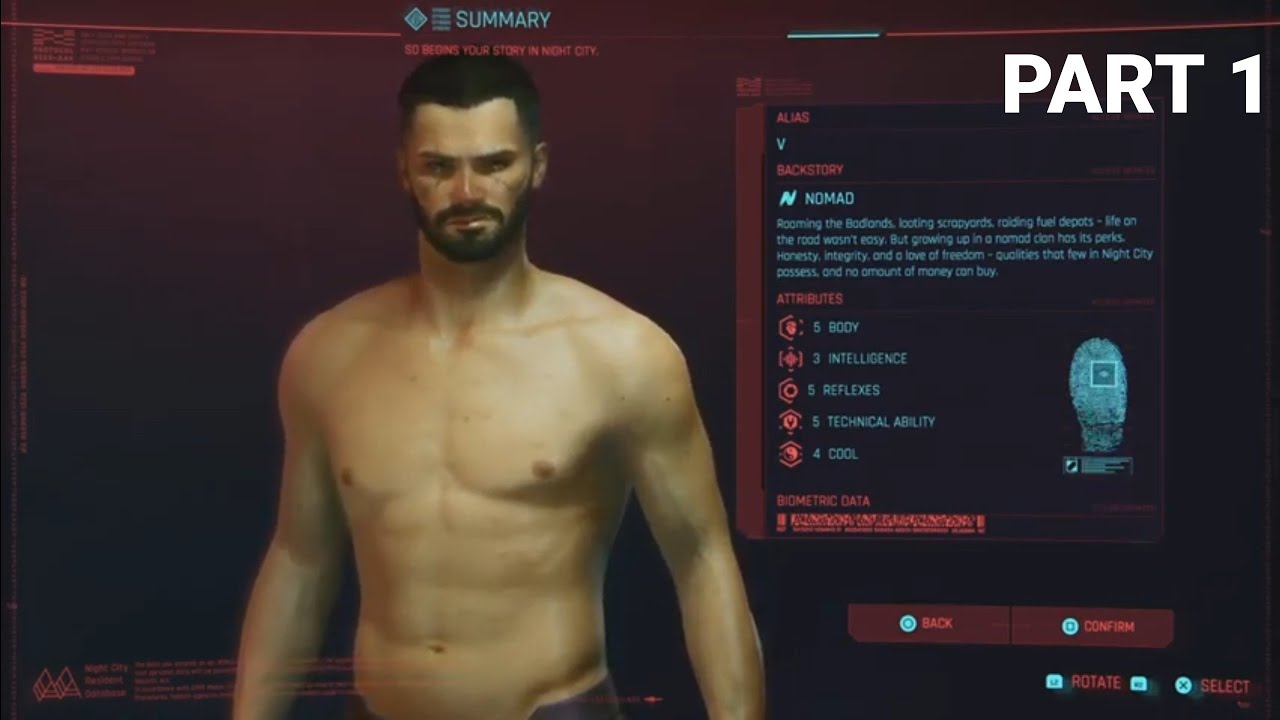Select the Nomad backstory icon
Screen dimensions: 1280x720
click(x=790, y=196)
